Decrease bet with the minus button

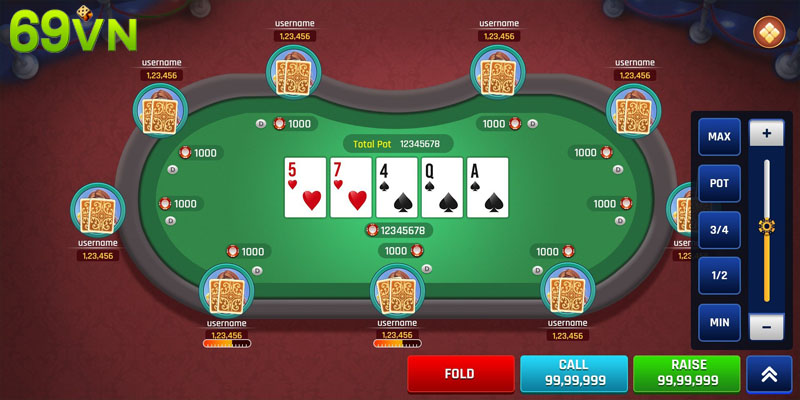point(767,326)
